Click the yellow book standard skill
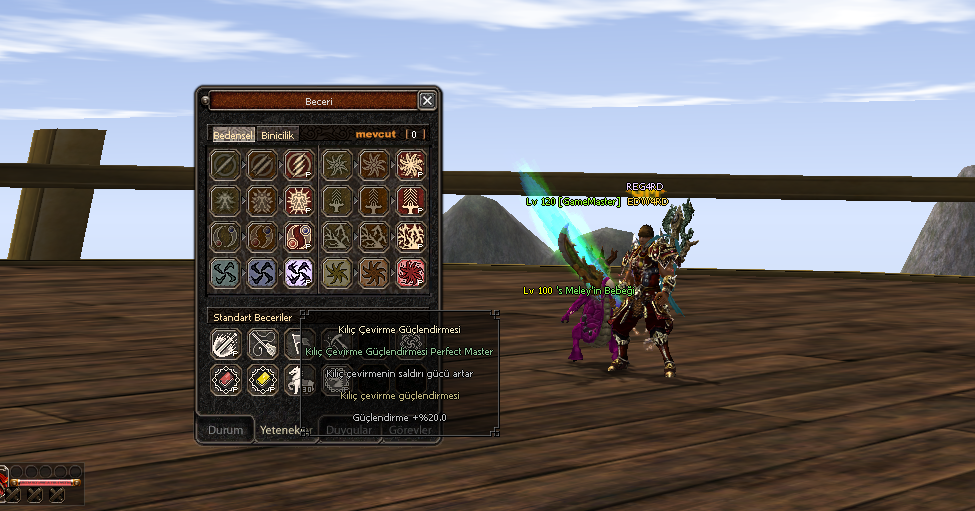Screen dimensions: 975x511 (262, 379)
